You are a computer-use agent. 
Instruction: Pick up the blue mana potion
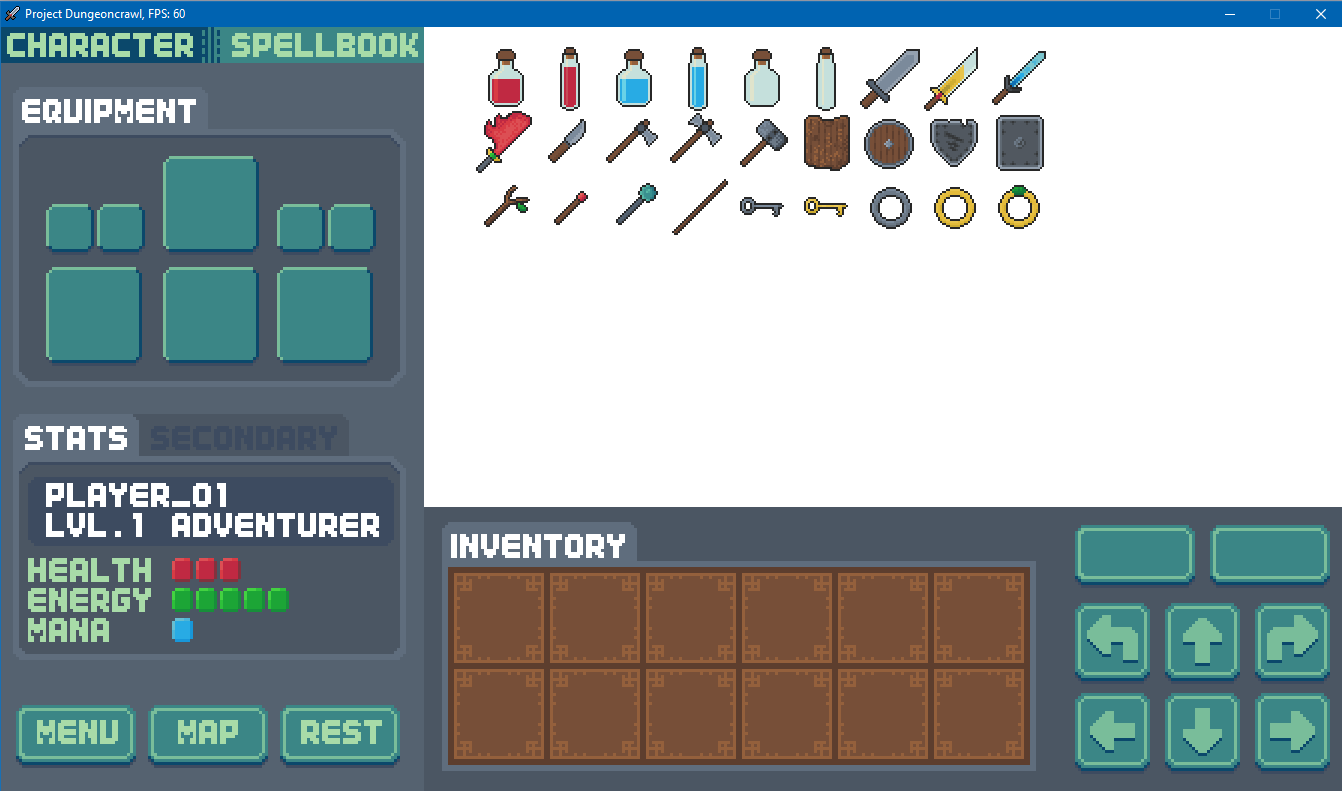pyautogui.click(x=635, y=78)
